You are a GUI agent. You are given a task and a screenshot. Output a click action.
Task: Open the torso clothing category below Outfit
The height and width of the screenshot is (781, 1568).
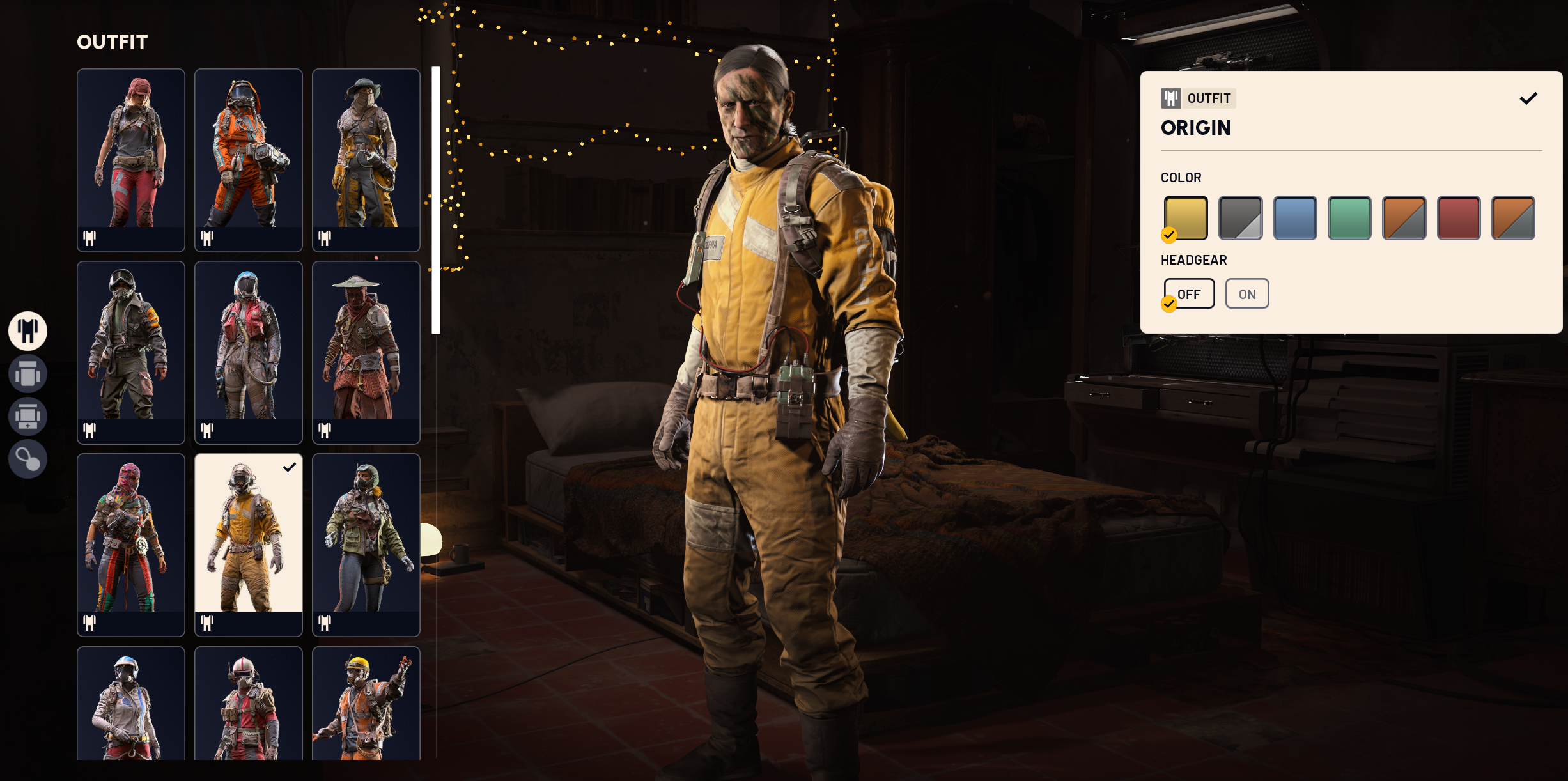click(x=27, y=373)
